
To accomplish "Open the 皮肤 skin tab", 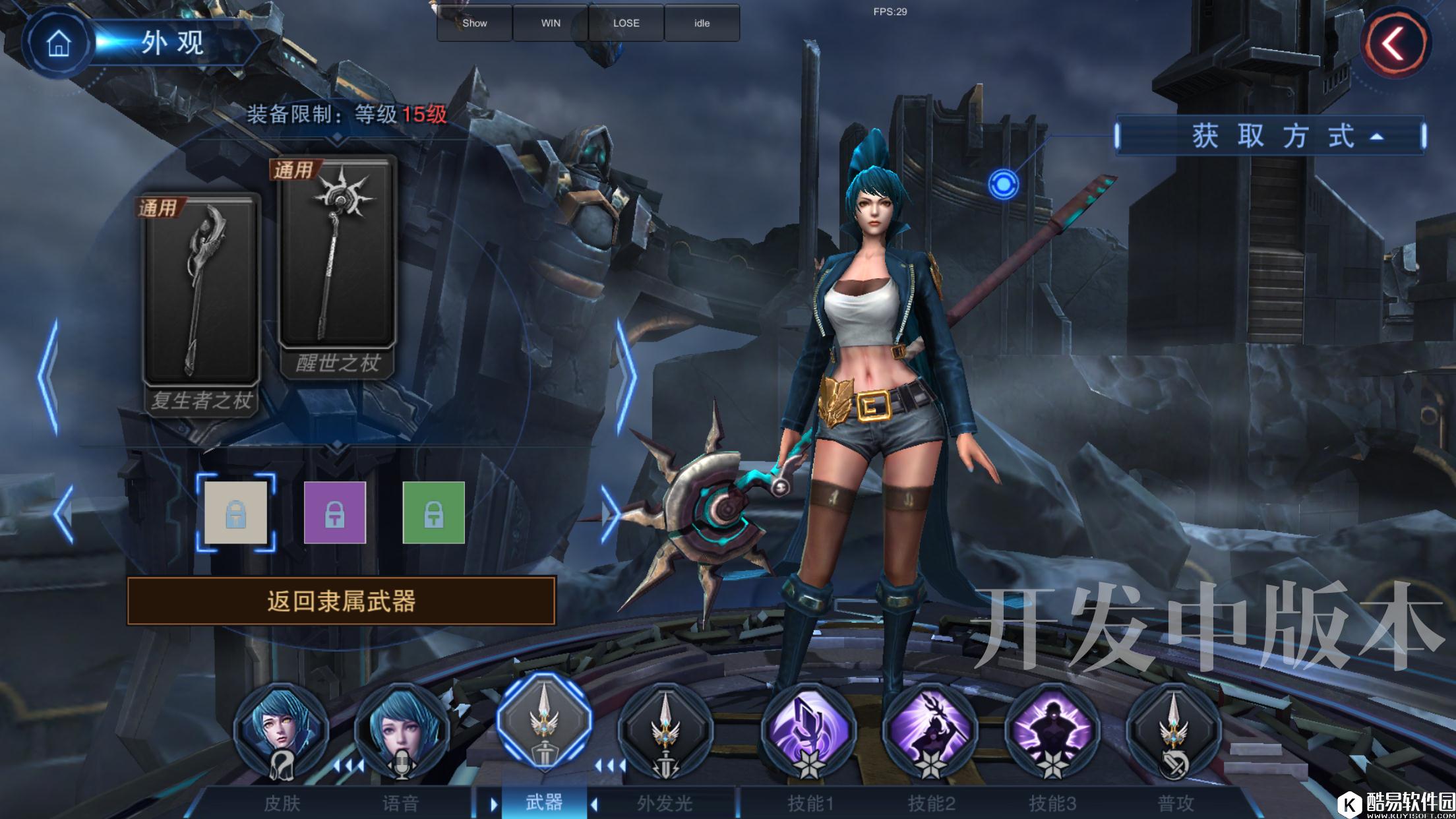I will [x=282, y=732].
